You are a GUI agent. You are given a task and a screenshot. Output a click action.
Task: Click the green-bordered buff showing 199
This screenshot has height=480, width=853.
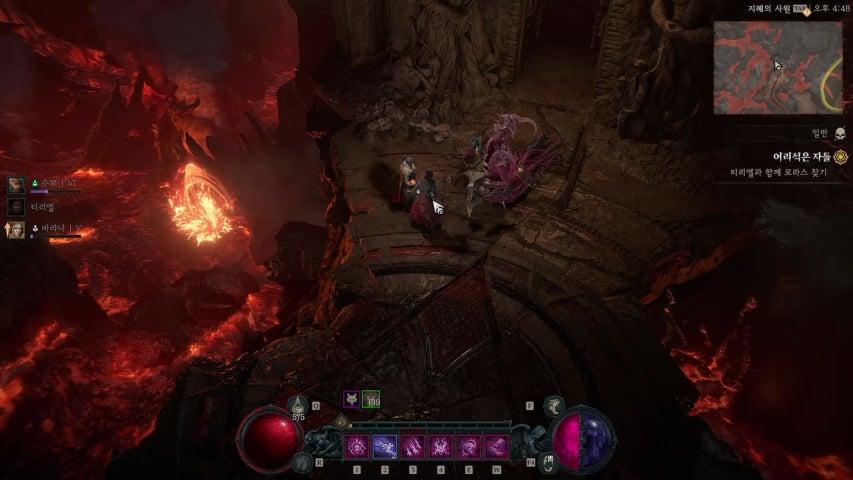(x=371, y=398)
